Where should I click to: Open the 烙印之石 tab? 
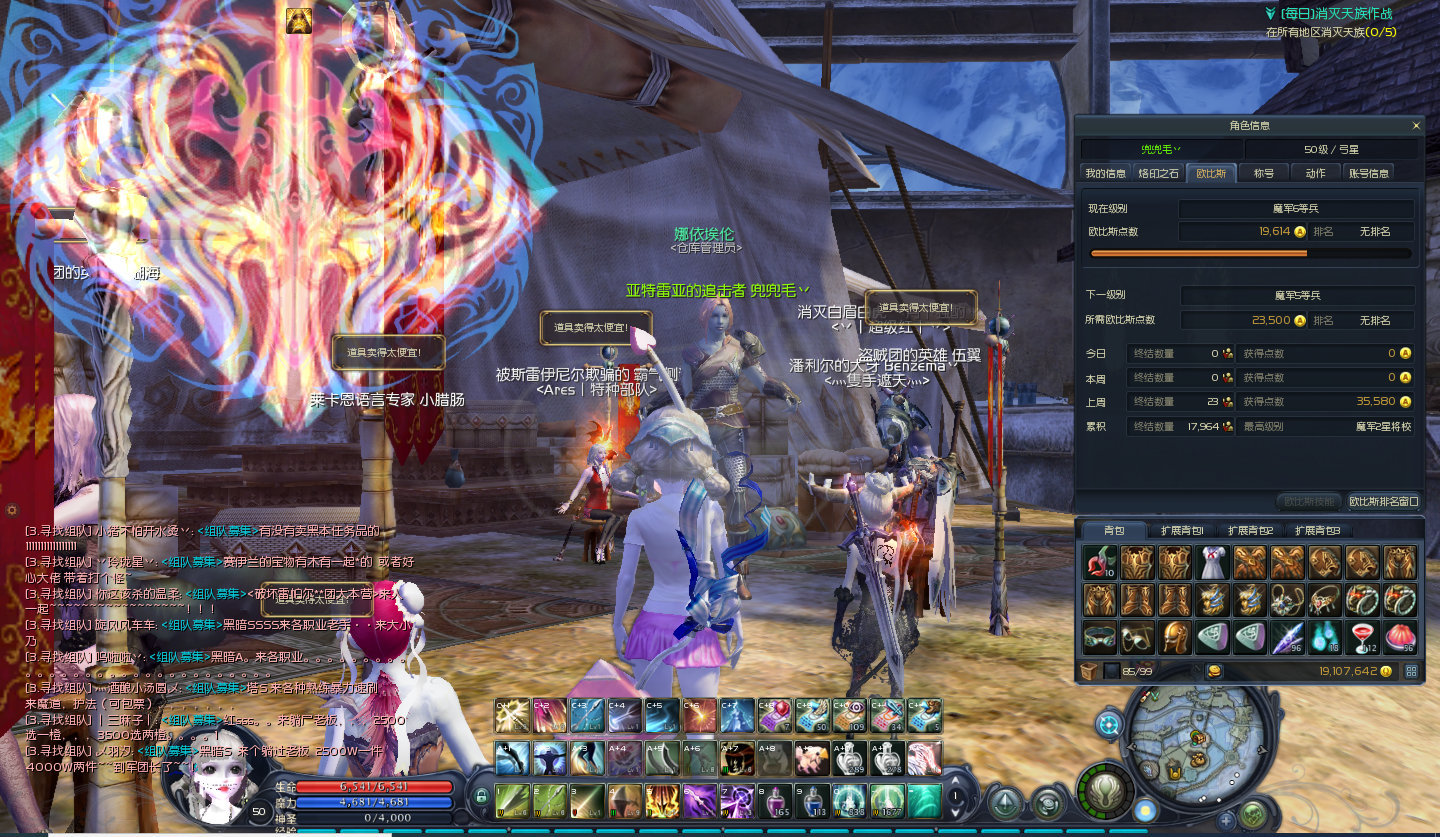pyautogui.click(x=1159, y=173)
